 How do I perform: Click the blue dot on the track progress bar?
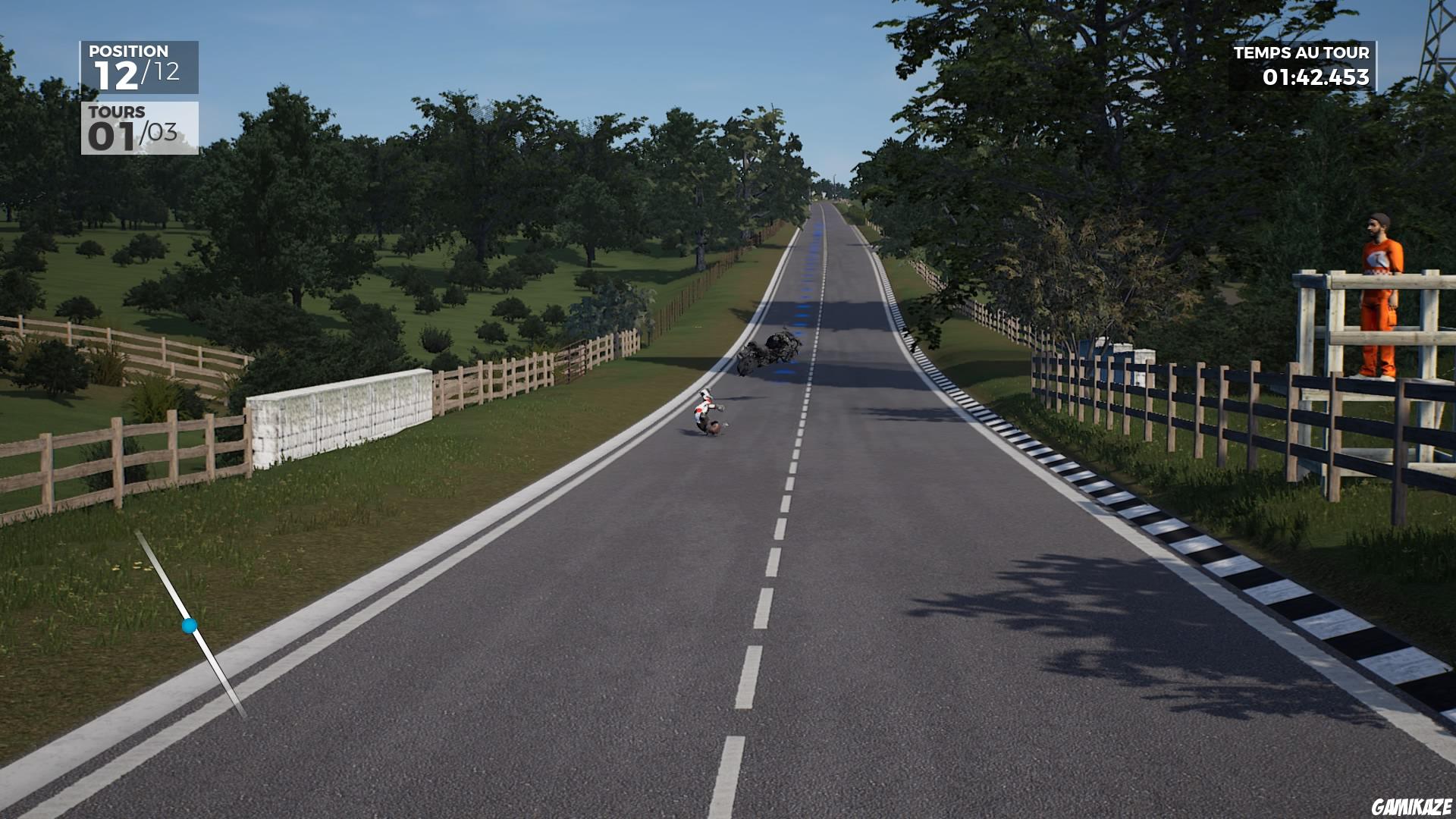tap(188, 626)
